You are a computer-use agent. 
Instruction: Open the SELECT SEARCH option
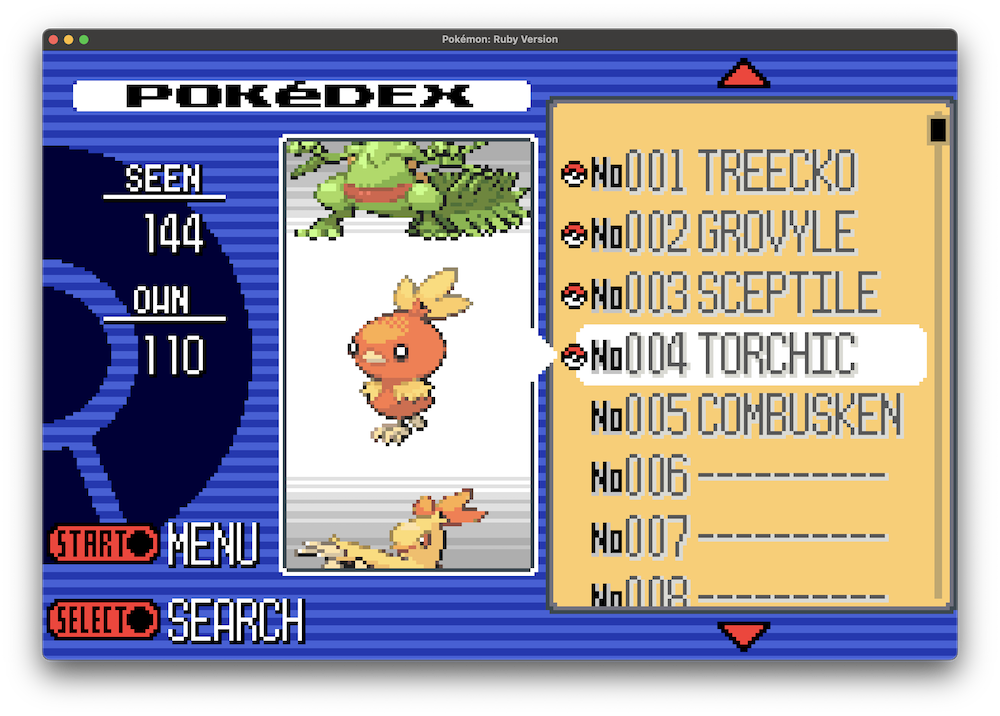tap(176, 620)
